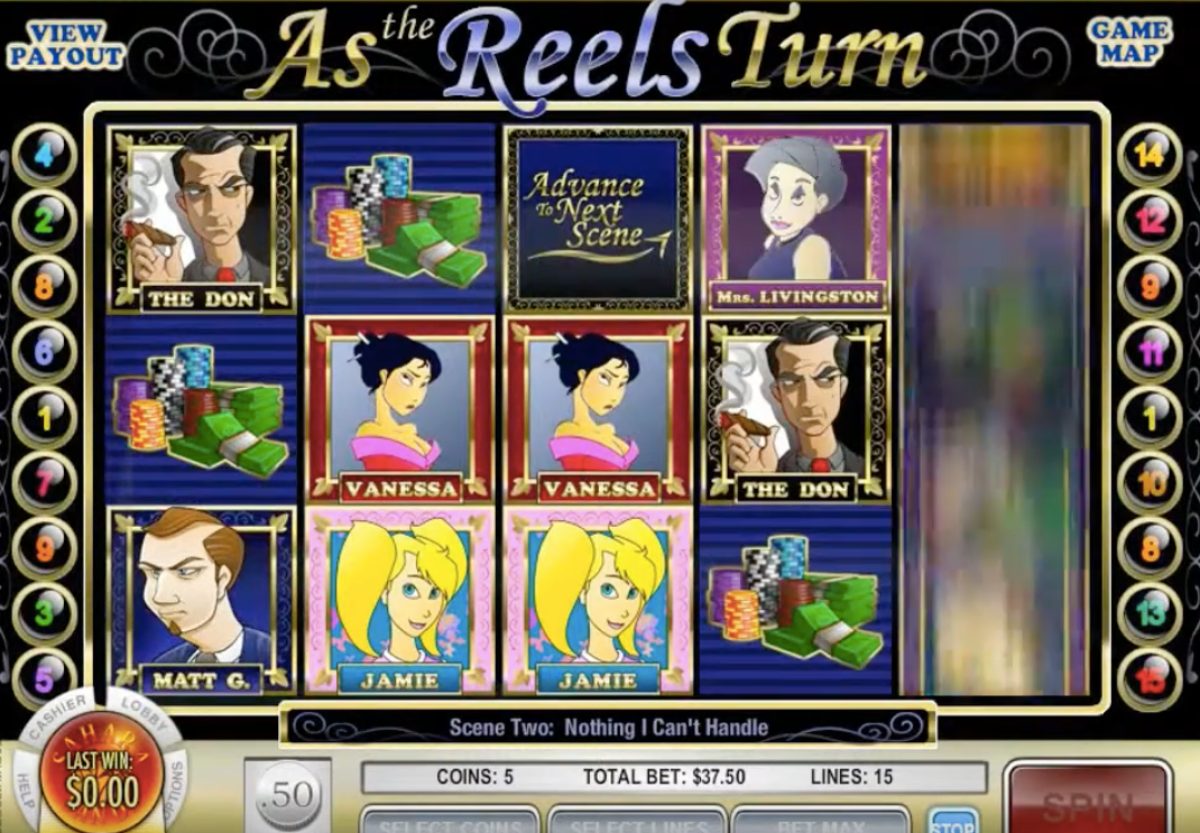Hit the blue STOP button

952,823
